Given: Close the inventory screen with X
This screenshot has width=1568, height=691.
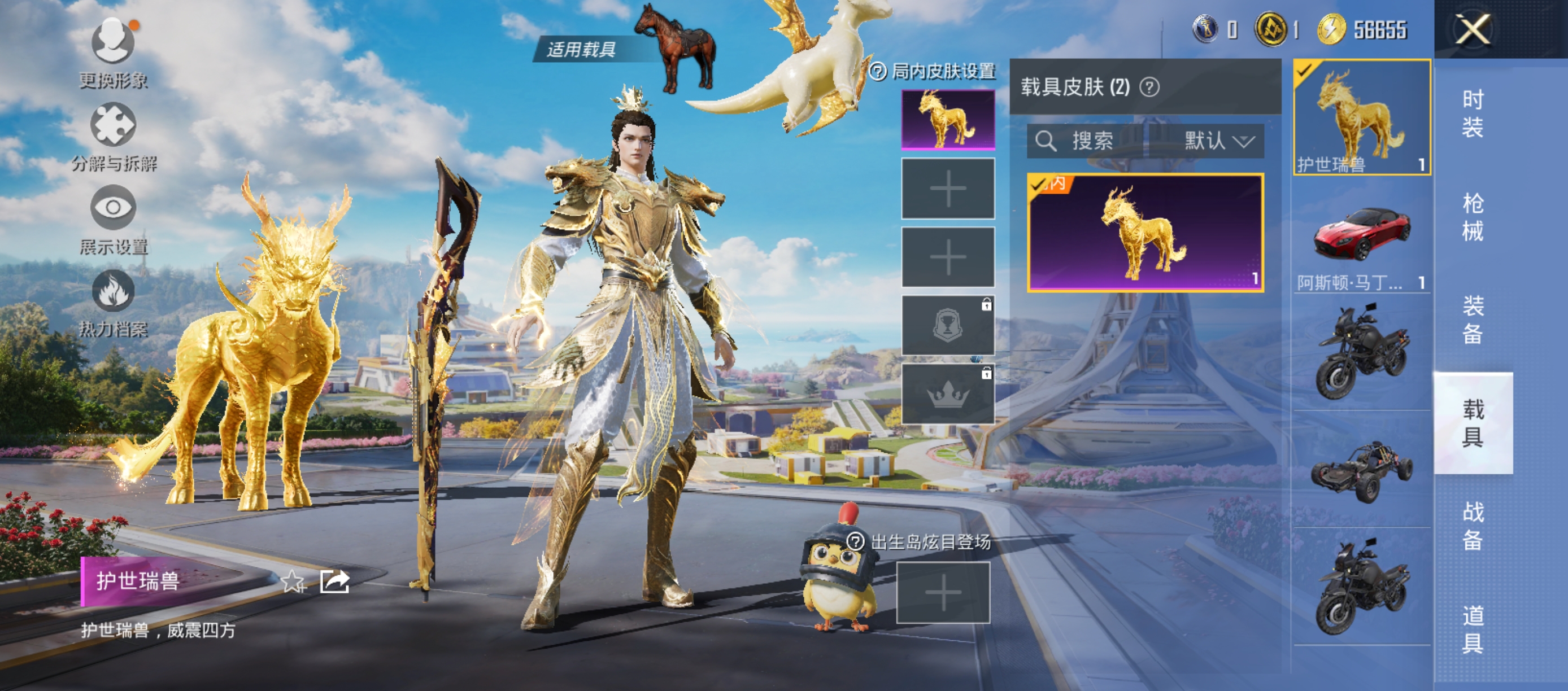Looking at the screenshot, I should tap(1473, 29).
